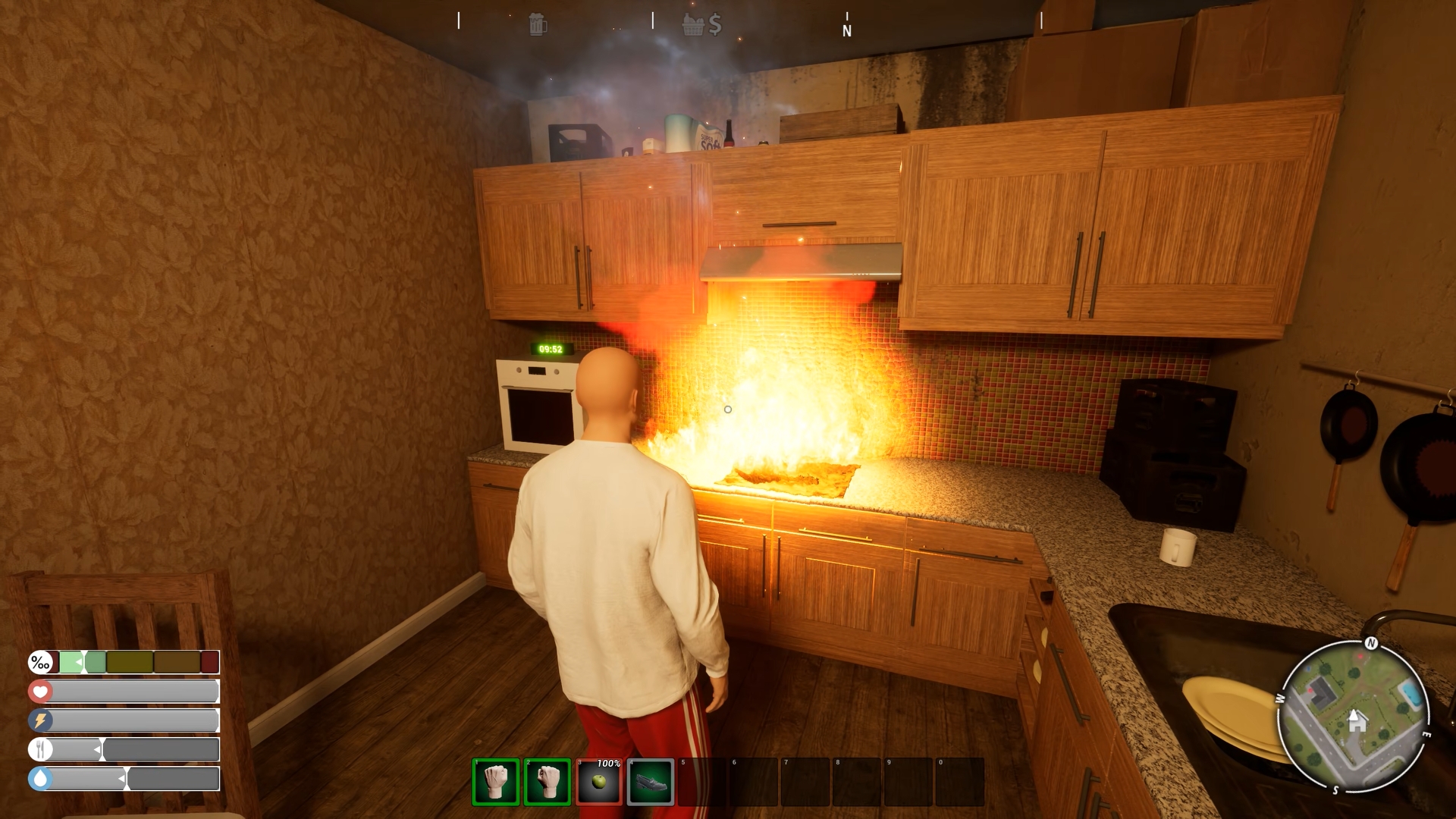Select the fist in hotbar slot 2
The image size is (1456, 819).
tap(547, 782)
